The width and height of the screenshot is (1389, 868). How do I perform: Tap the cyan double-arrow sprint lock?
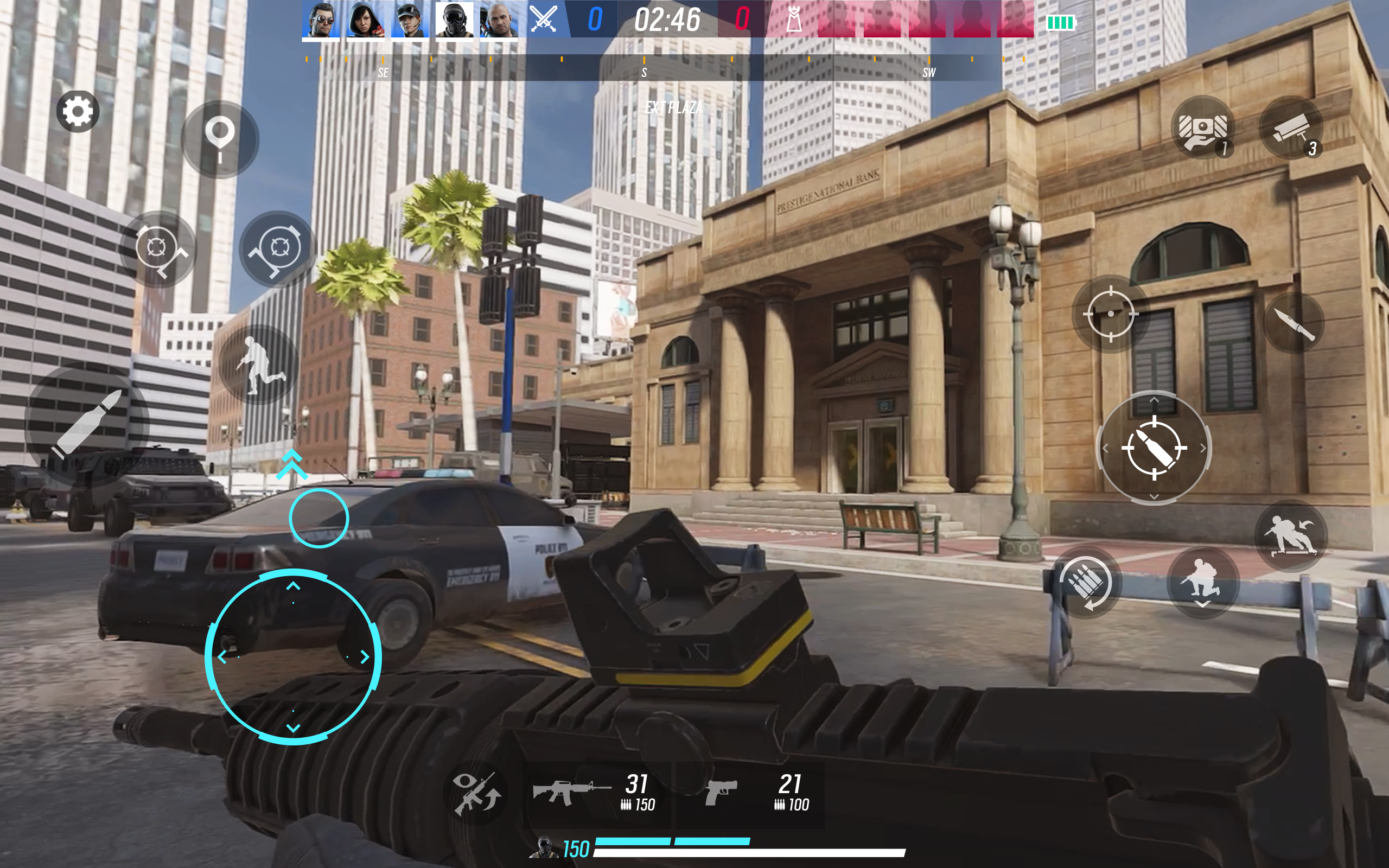pyautogui.click(x=291, y=464)
